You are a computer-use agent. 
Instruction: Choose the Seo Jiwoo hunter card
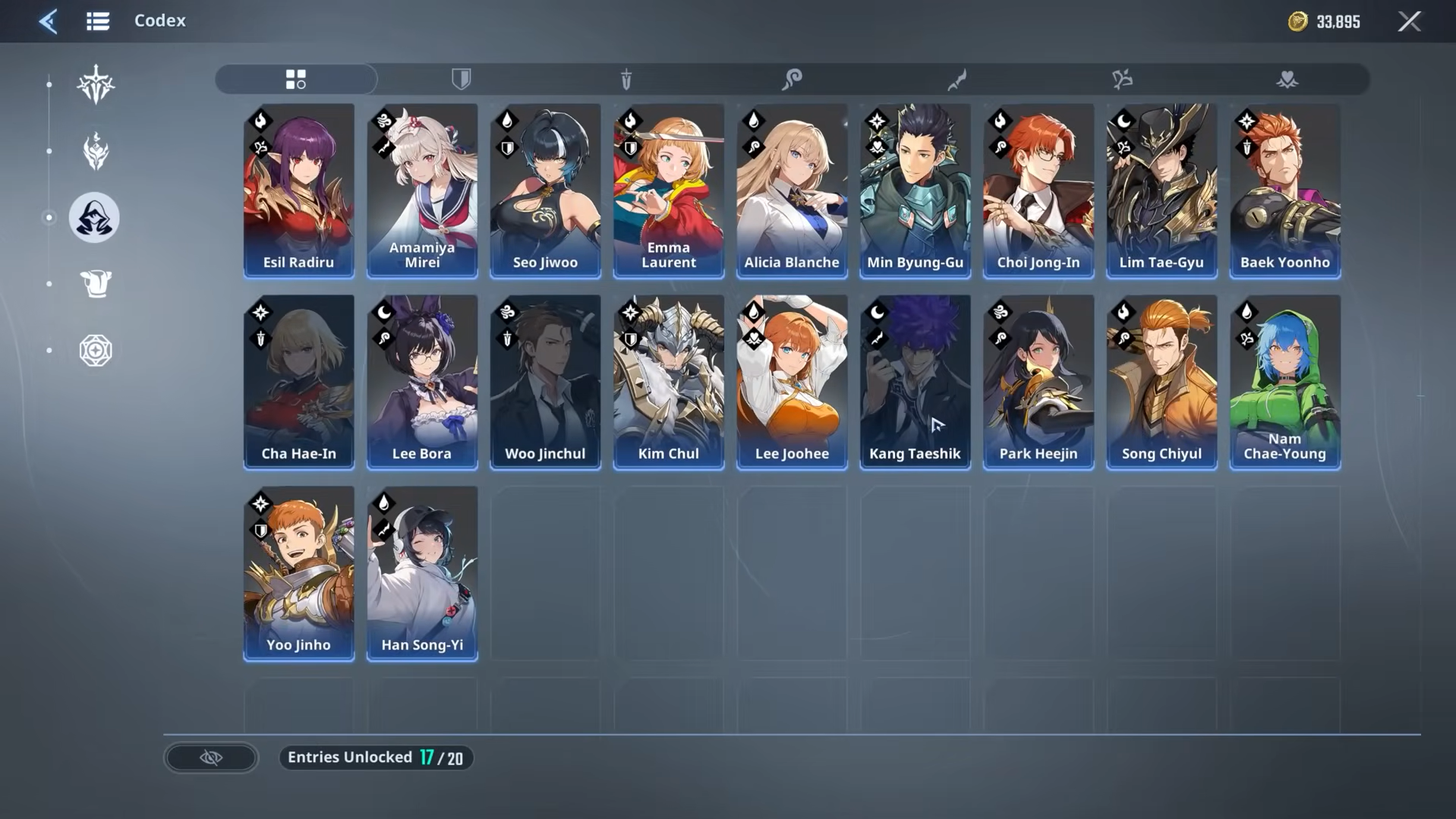click(x=545, y=191)
